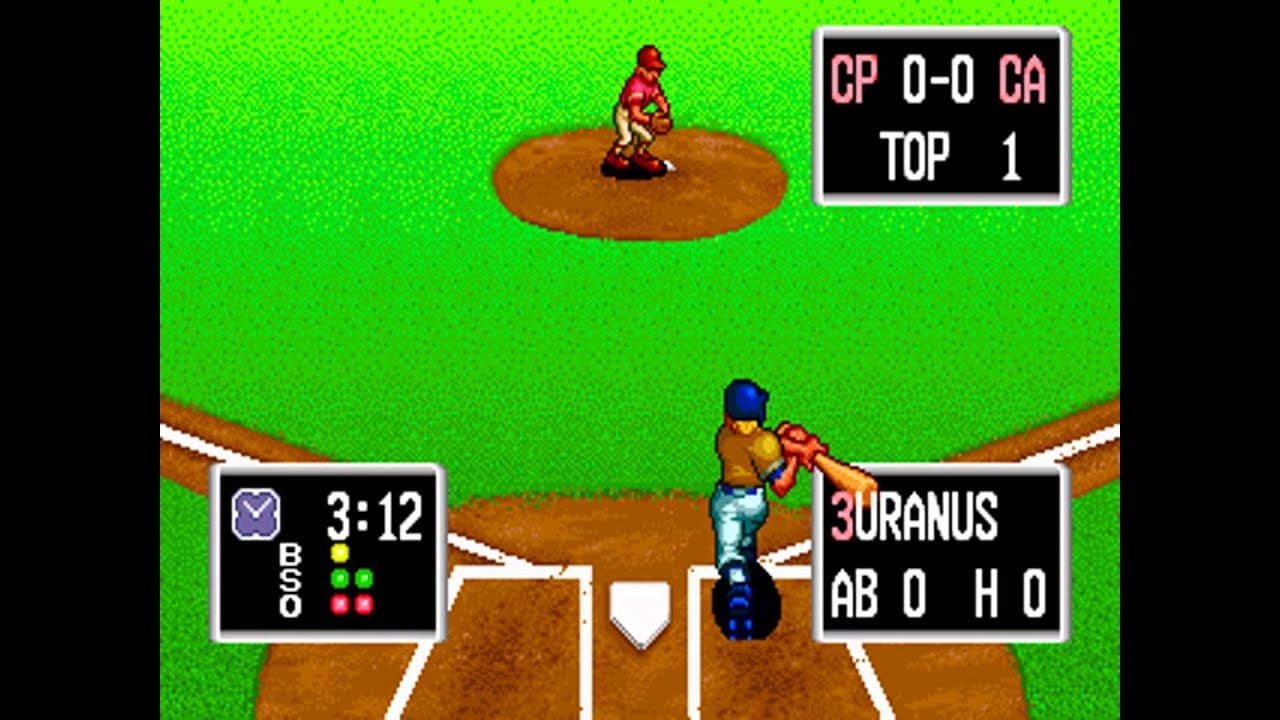This screenshot has width=1280, height=720.
Task: Click the second red Out indicator light
Action: (364, 603)
